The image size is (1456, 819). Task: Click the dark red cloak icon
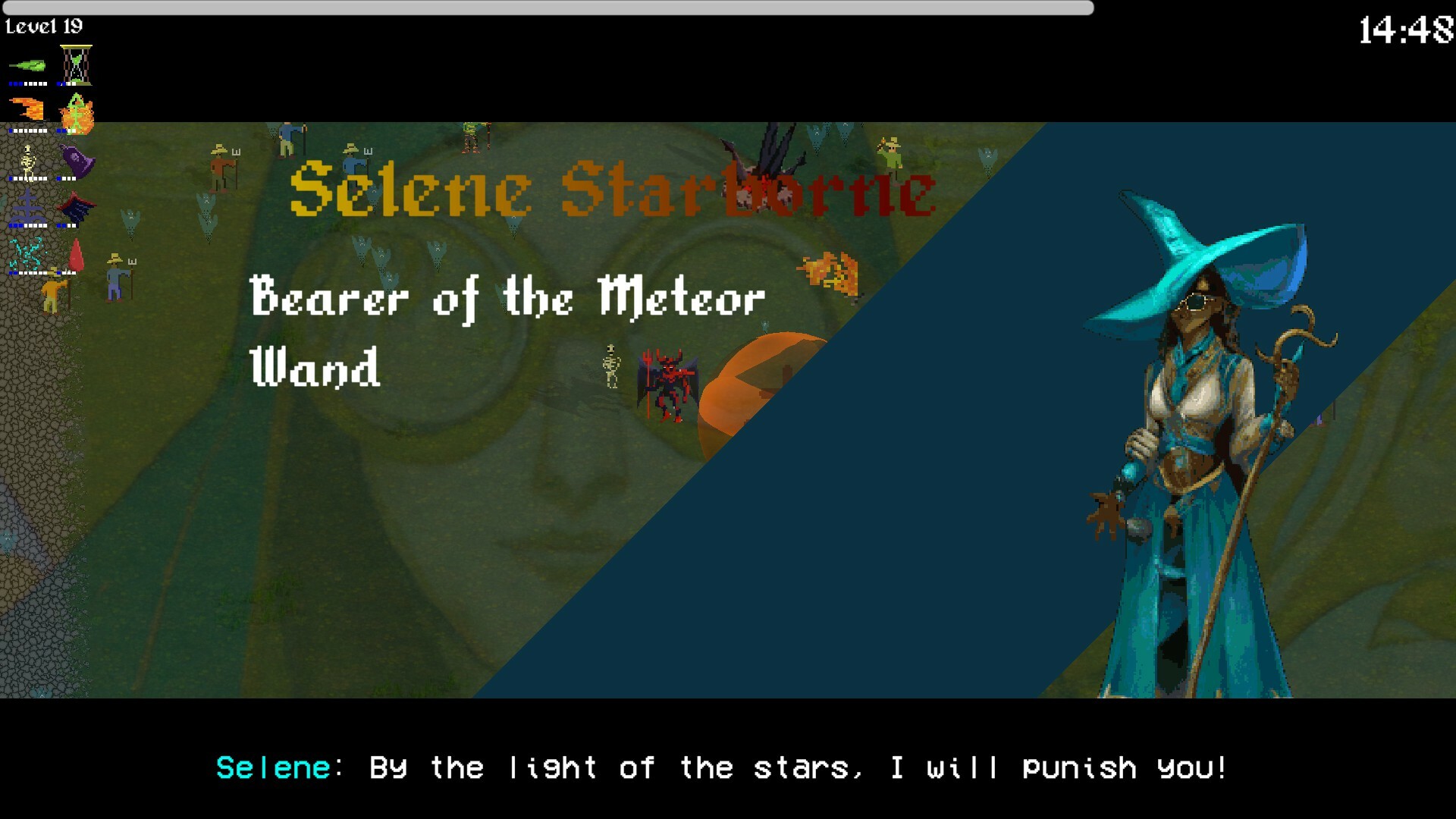tap(76, 208)
